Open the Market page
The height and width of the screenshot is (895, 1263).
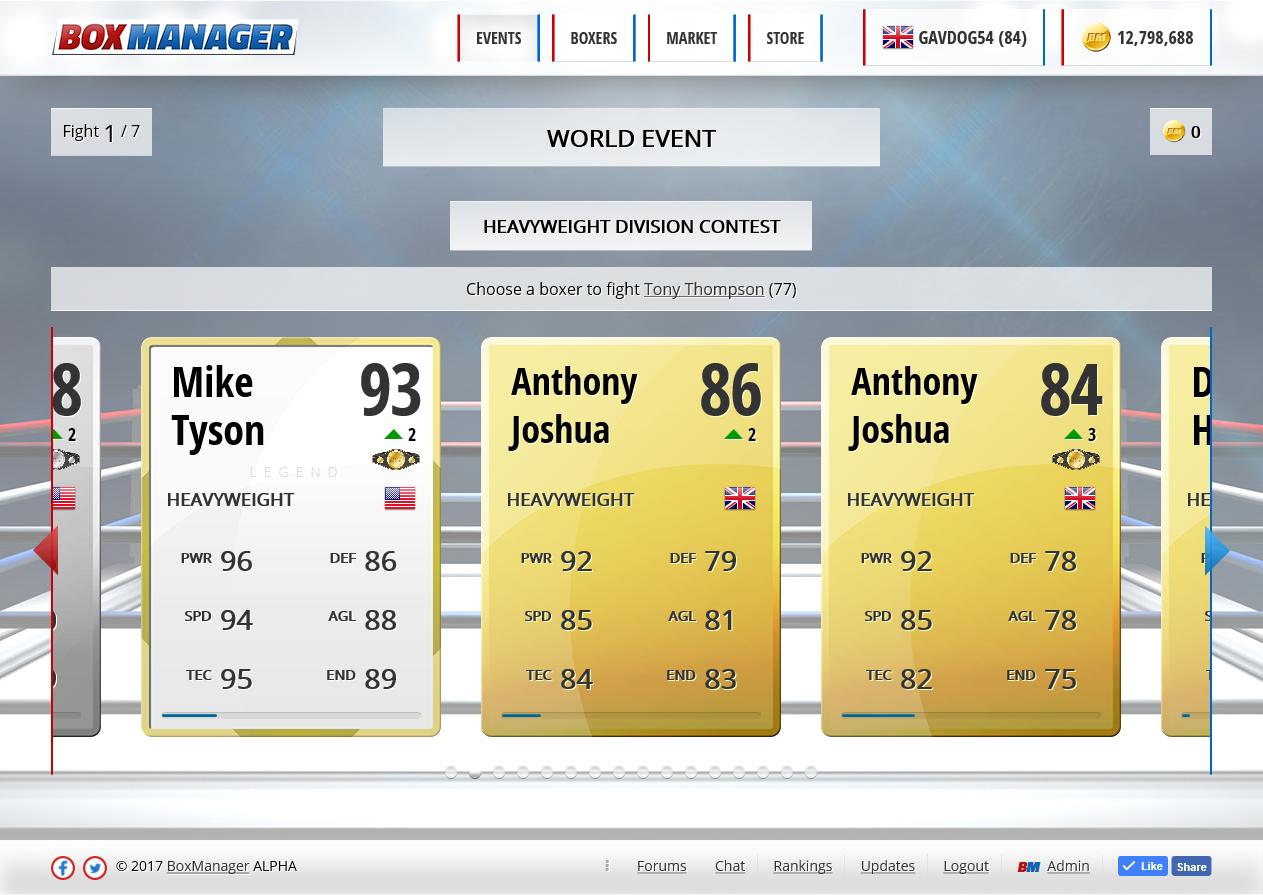point(691,38)
